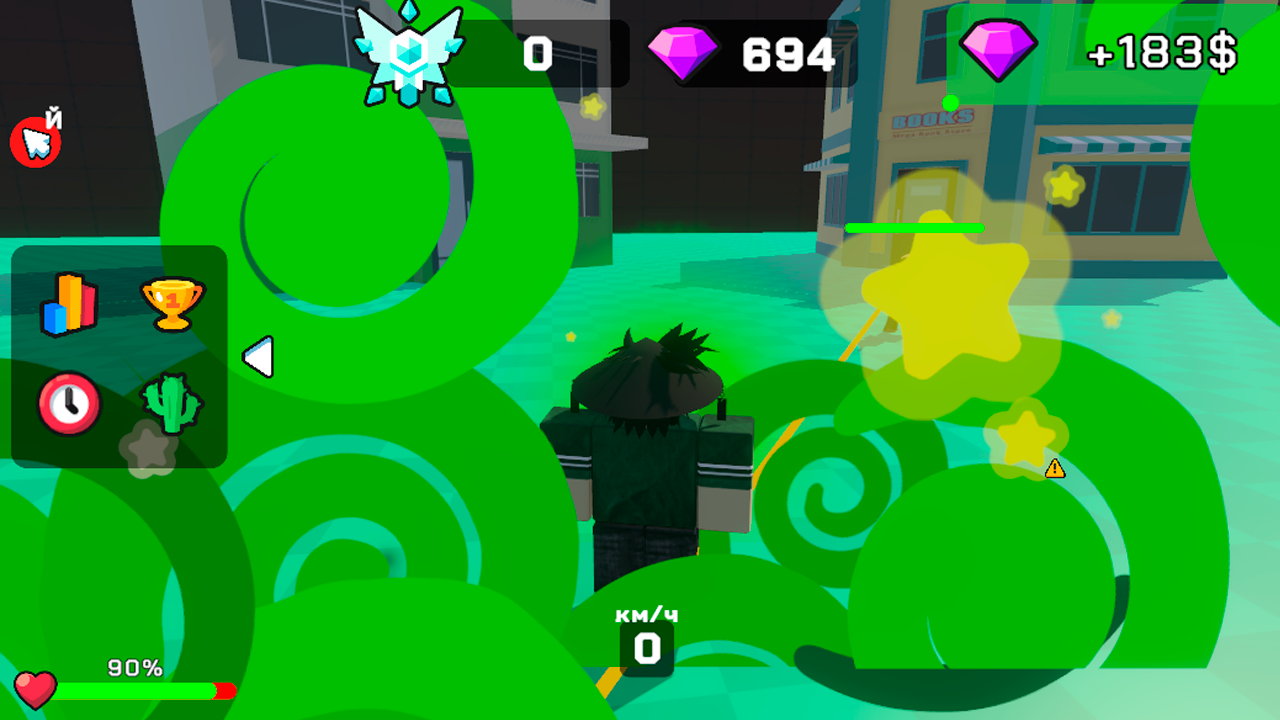1280x720 pixels.
Task: Select the green cactus icon
Action: 172,404
